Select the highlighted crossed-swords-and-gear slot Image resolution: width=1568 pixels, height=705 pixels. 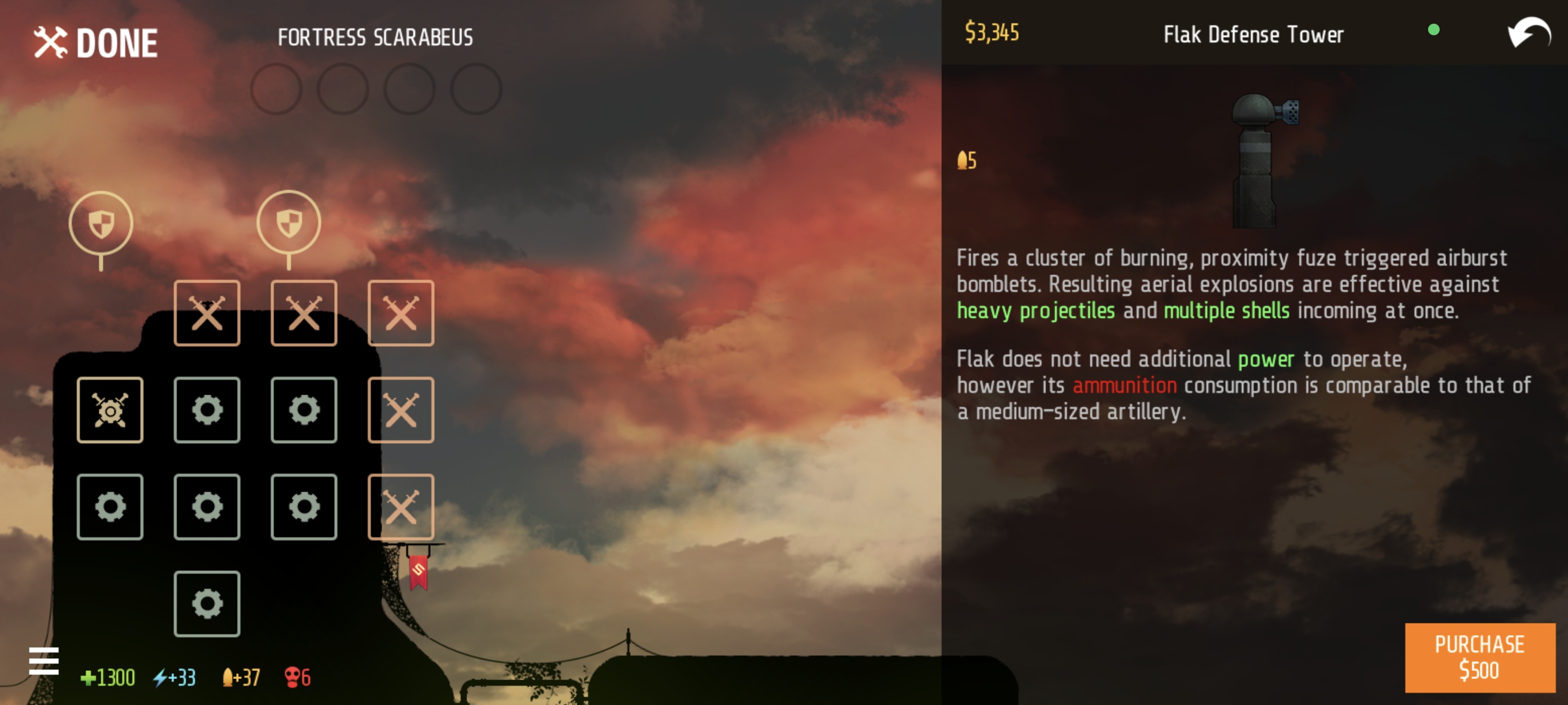coord(110,409)
